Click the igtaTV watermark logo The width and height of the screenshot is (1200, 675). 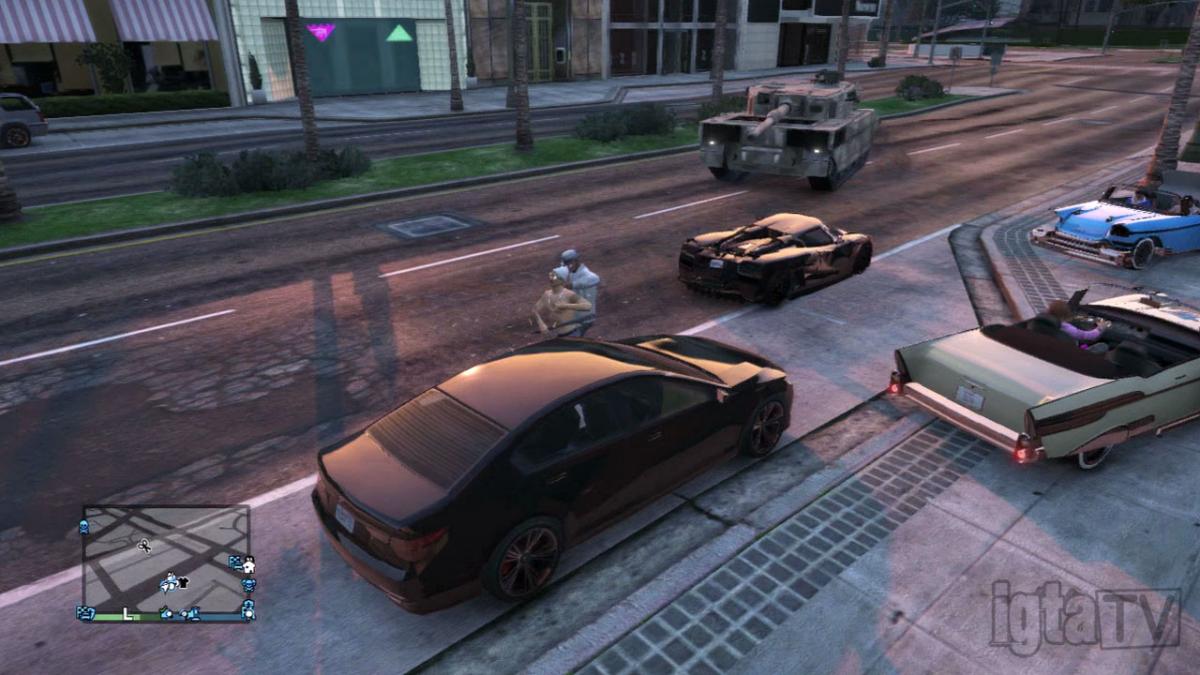point(1085,617)
